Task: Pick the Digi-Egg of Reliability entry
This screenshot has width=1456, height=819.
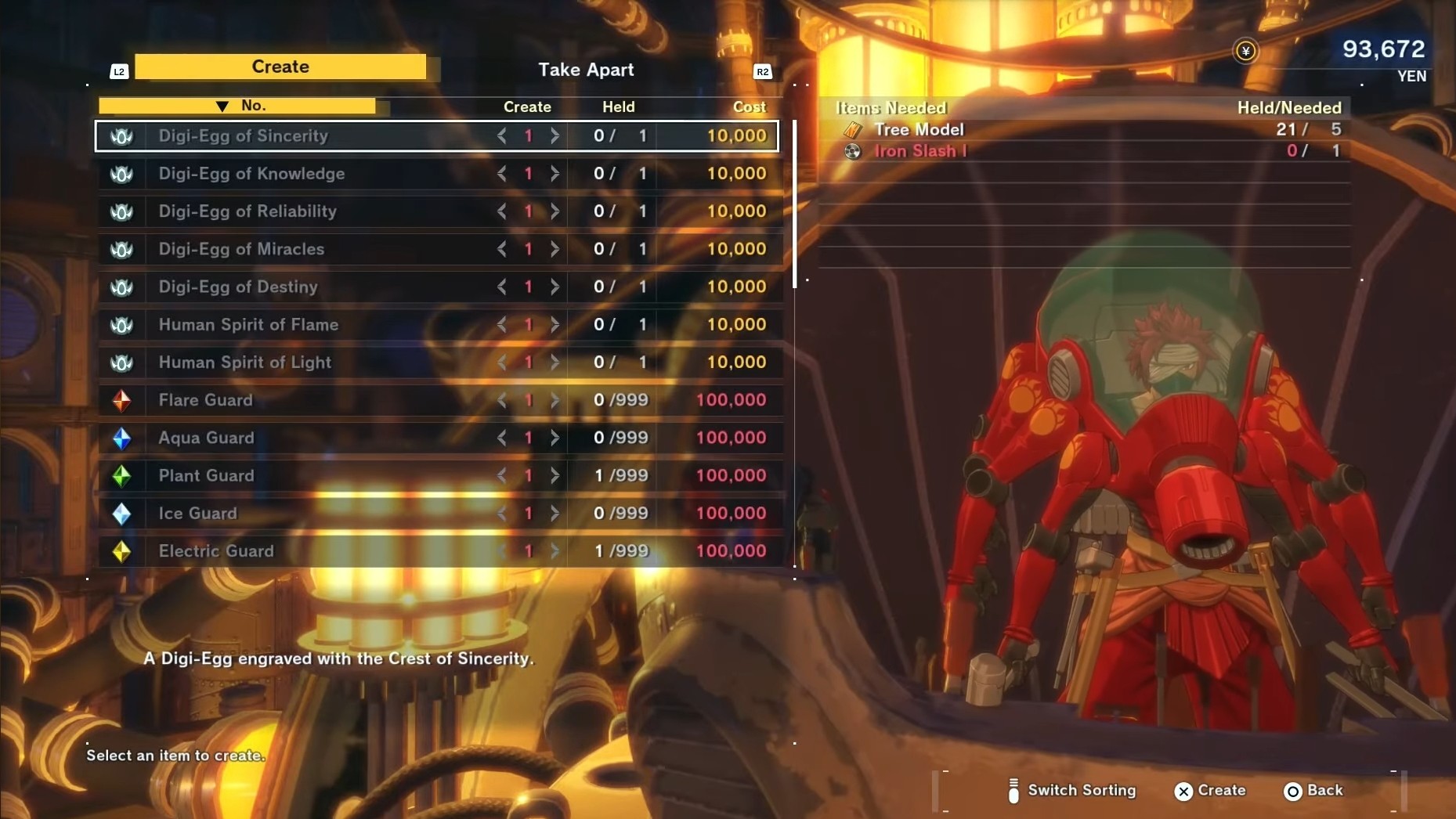Action: tap(247, 211)
